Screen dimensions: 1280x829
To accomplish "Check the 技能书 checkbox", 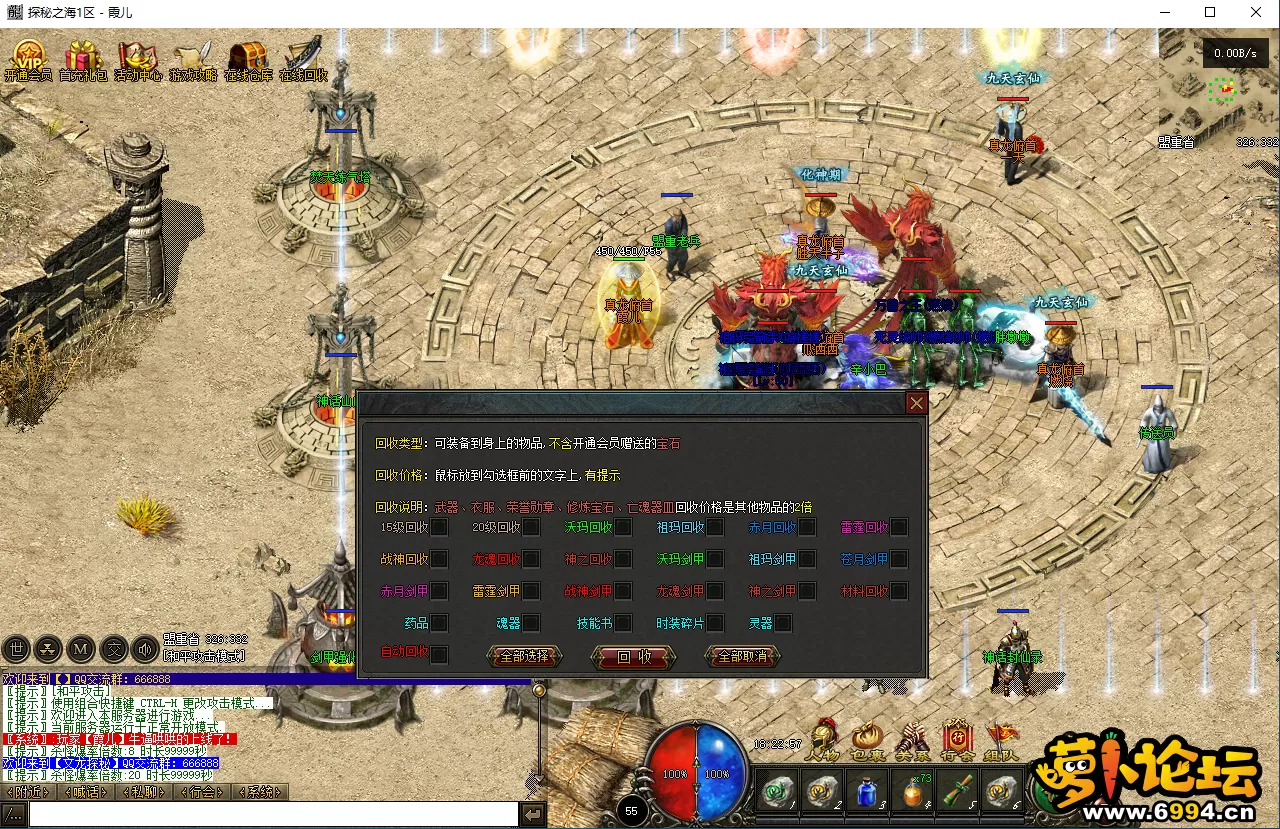I will point(623,623).
